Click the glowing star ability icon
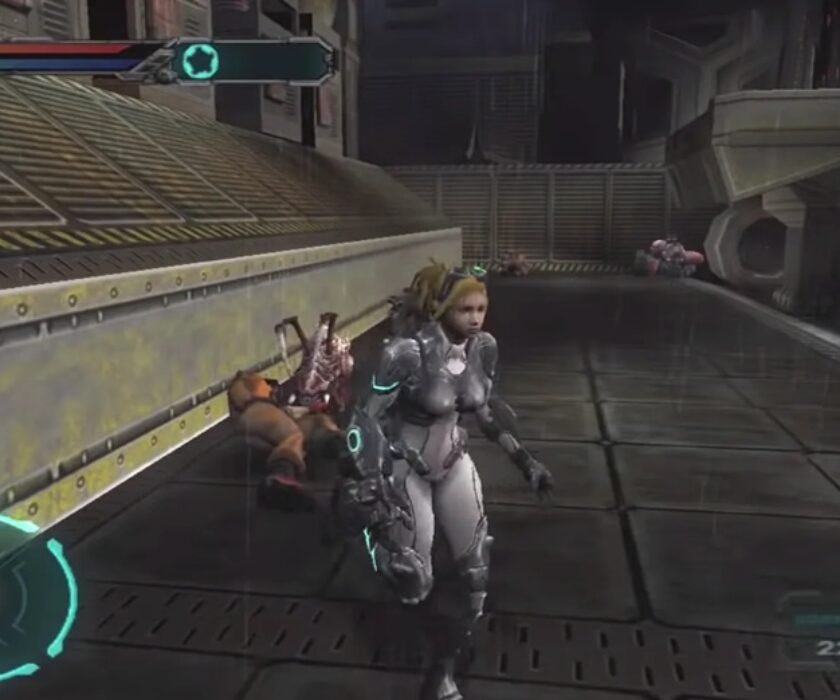Screen dimensions: 840x700 [200, 61]
